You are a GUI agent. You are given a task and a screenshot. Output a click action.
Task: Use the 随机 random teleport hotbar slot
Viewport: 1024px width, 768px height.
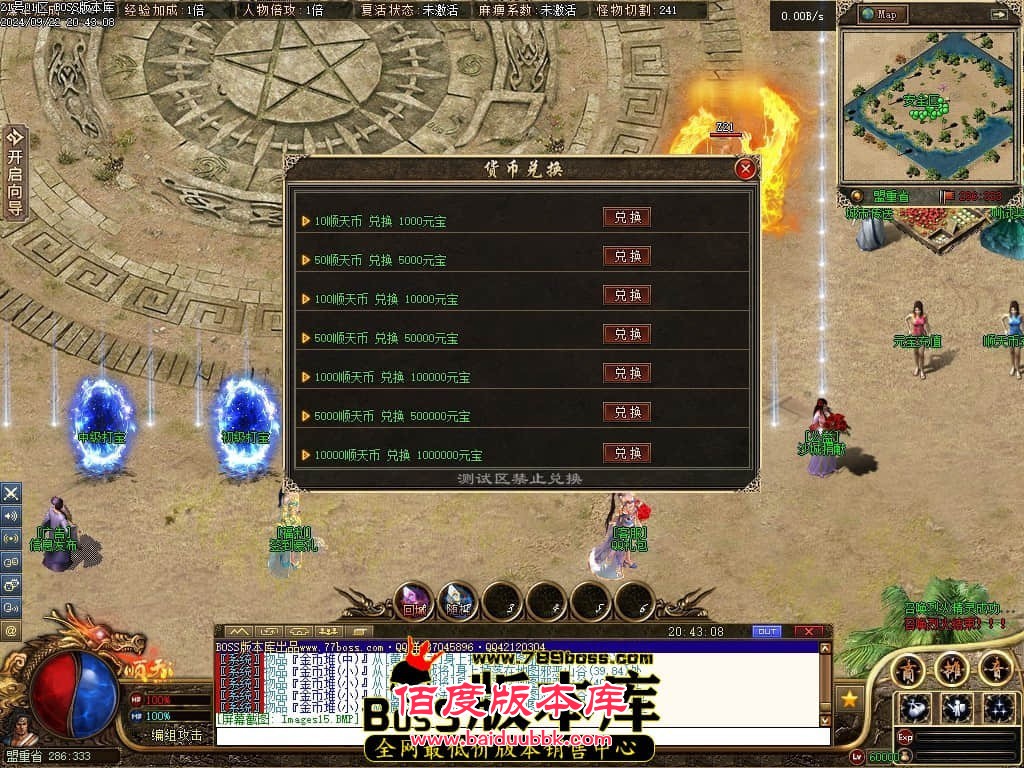458,600
